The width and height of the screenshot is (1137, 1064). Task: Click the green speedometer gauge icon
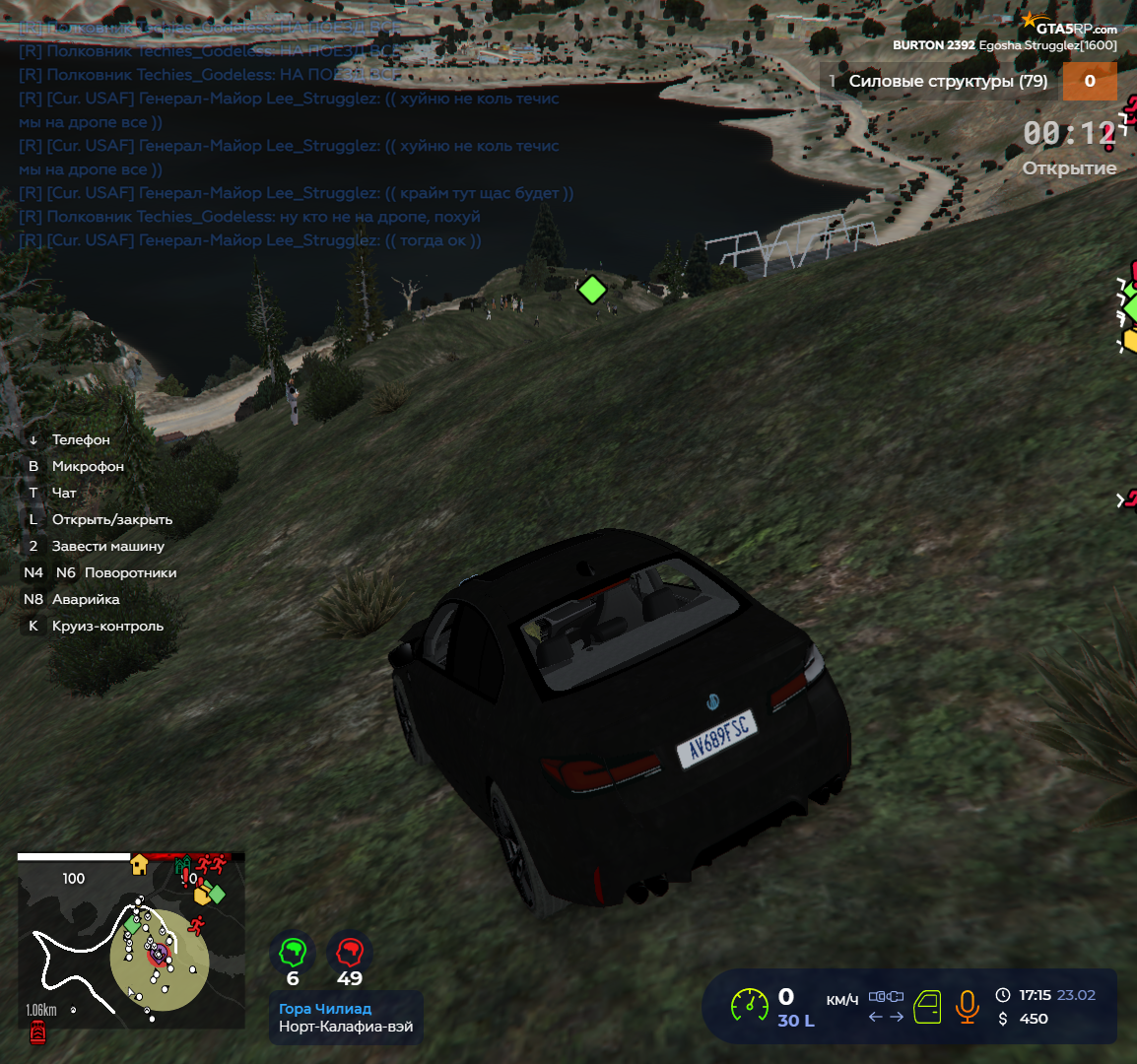click(x=750, y=1006)
